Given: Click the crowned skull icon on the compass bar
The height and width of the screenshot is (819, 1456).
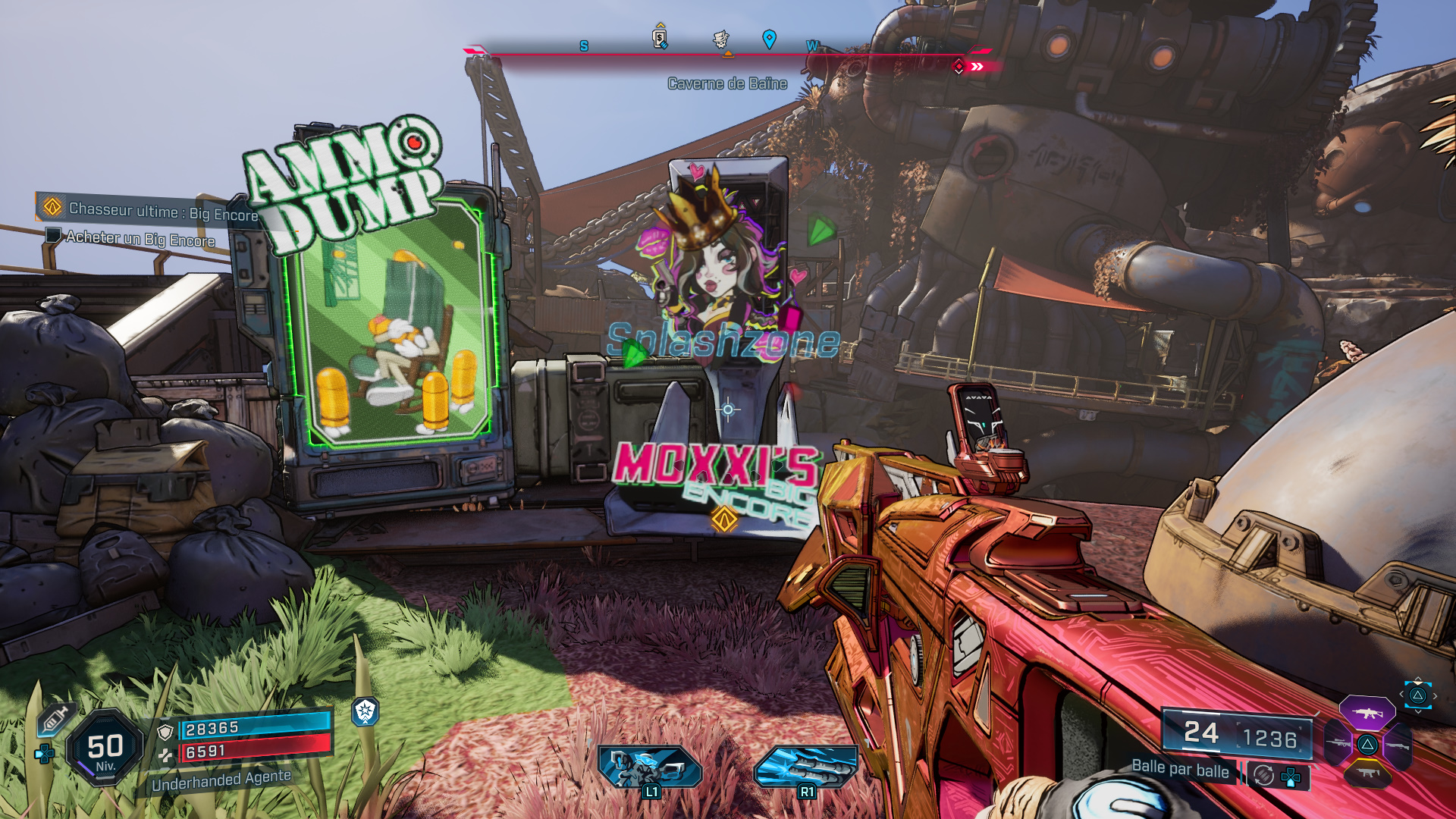Looking at the screenshot, I should click(x=720, y=37).
